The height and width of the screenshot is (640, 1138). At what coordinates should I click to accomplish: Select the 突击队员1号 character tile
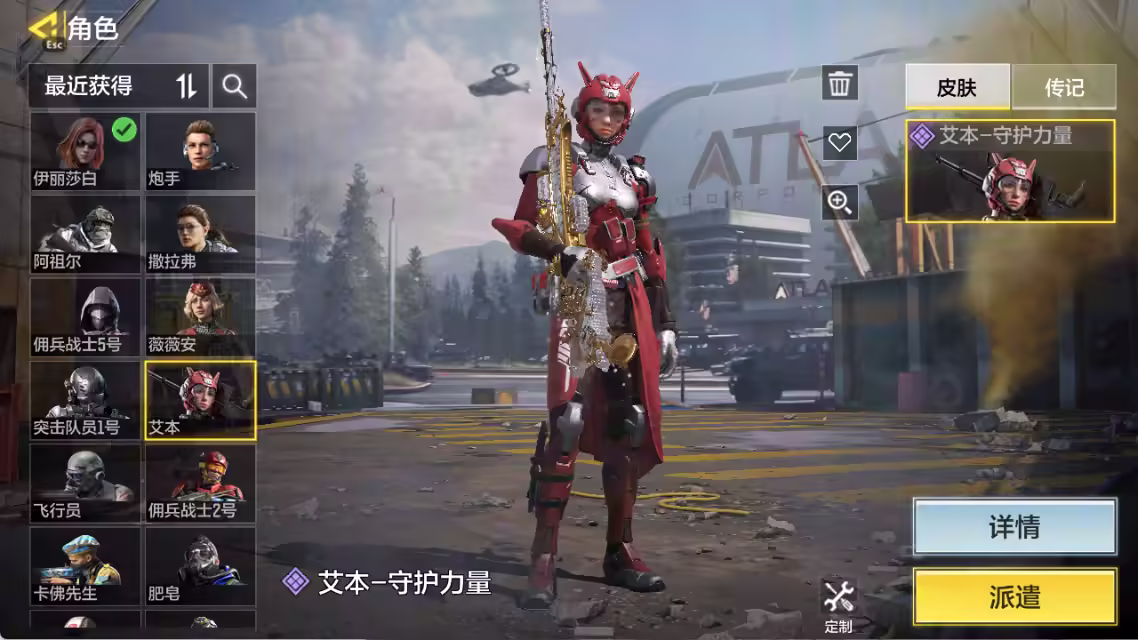[x=85, y=400]
